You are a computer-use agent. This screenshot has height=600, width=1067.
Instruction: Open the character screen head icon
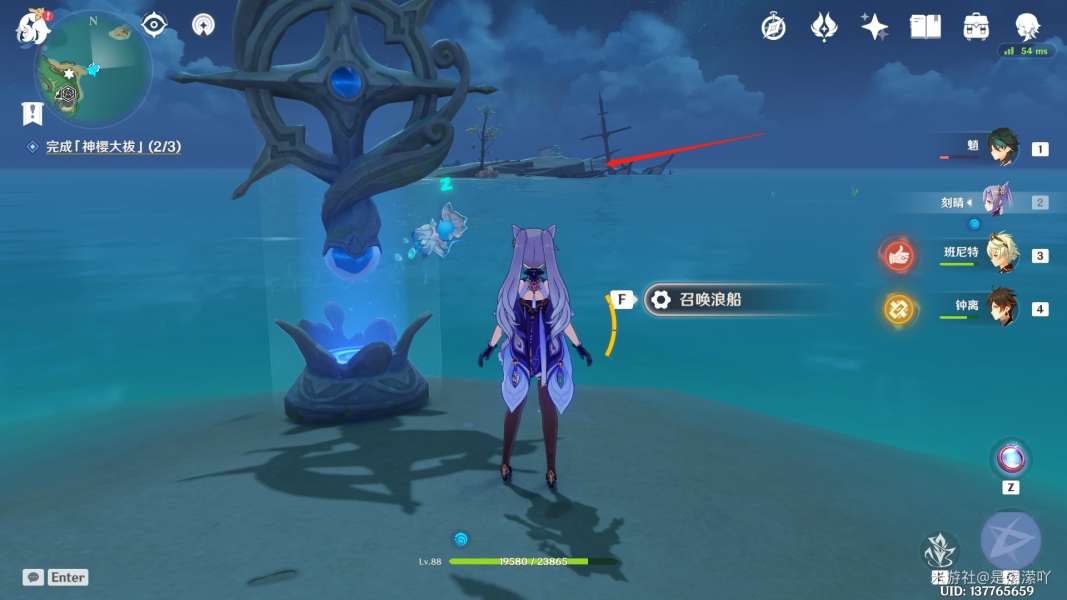pyautogui.click(x=1027, y=27)
